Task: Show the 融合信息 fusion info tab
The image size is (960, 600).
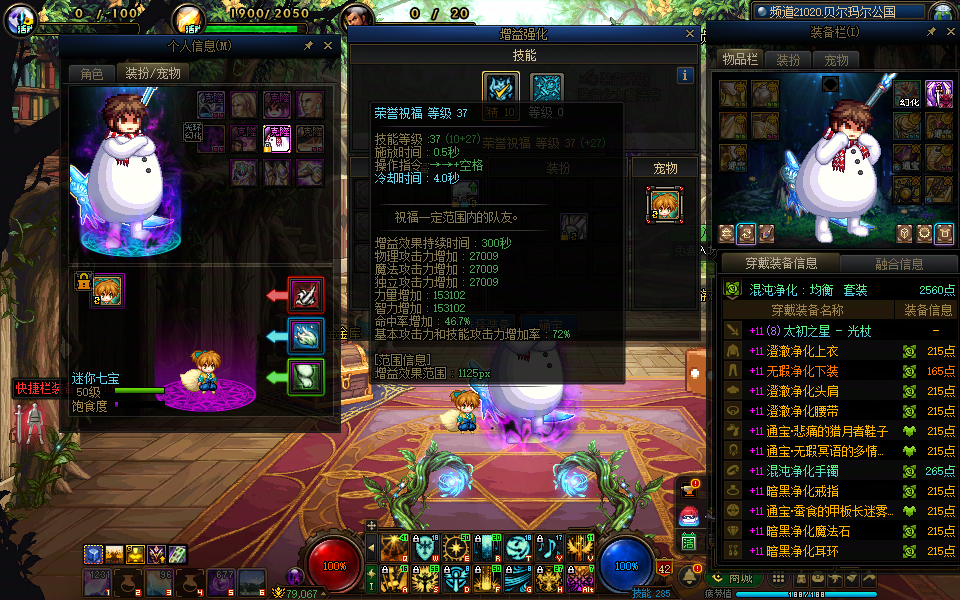Action: (898, 264)
